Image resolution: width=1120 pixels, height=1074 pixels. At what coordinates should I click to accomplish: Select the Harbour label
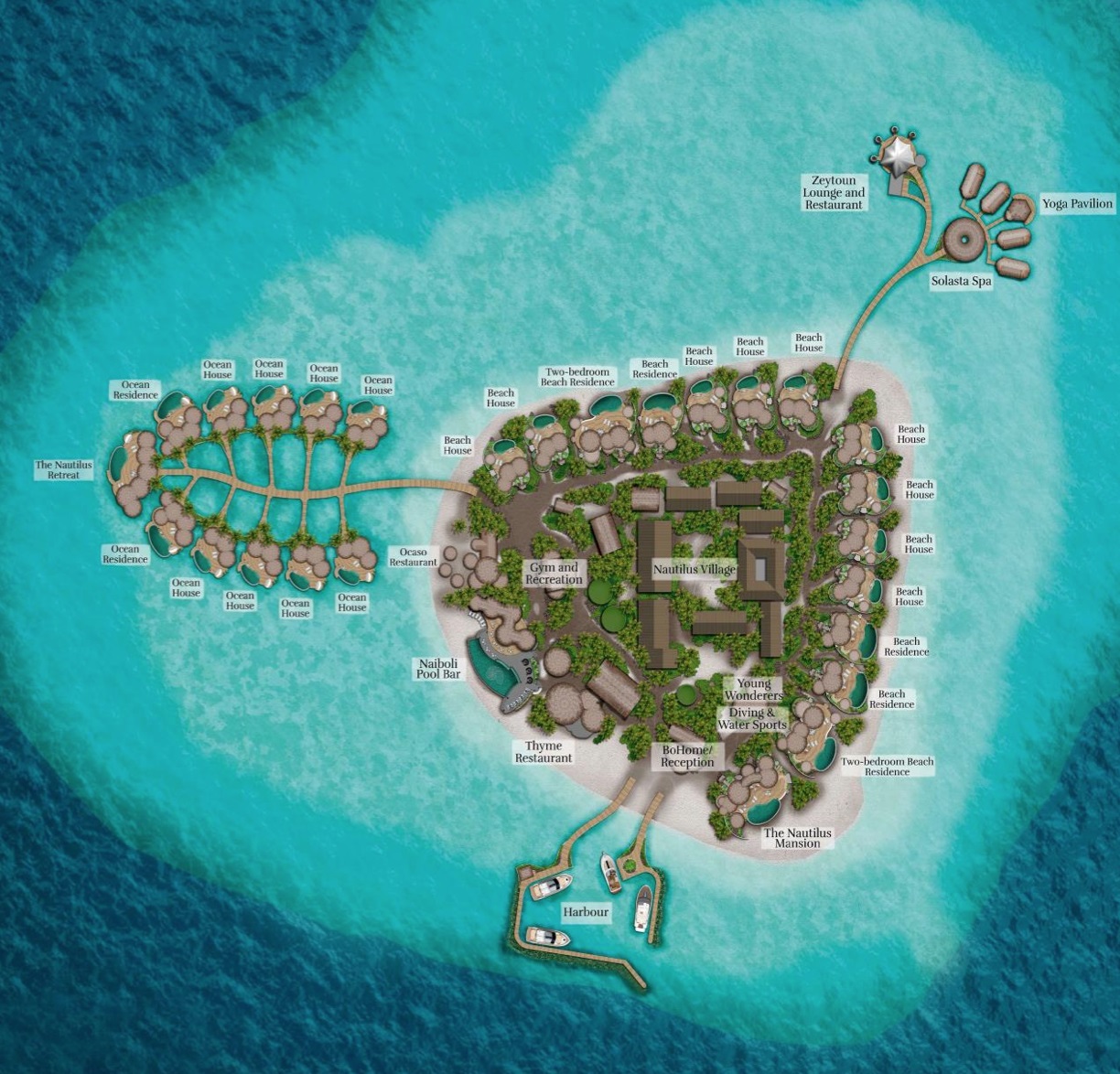[586, 912]
